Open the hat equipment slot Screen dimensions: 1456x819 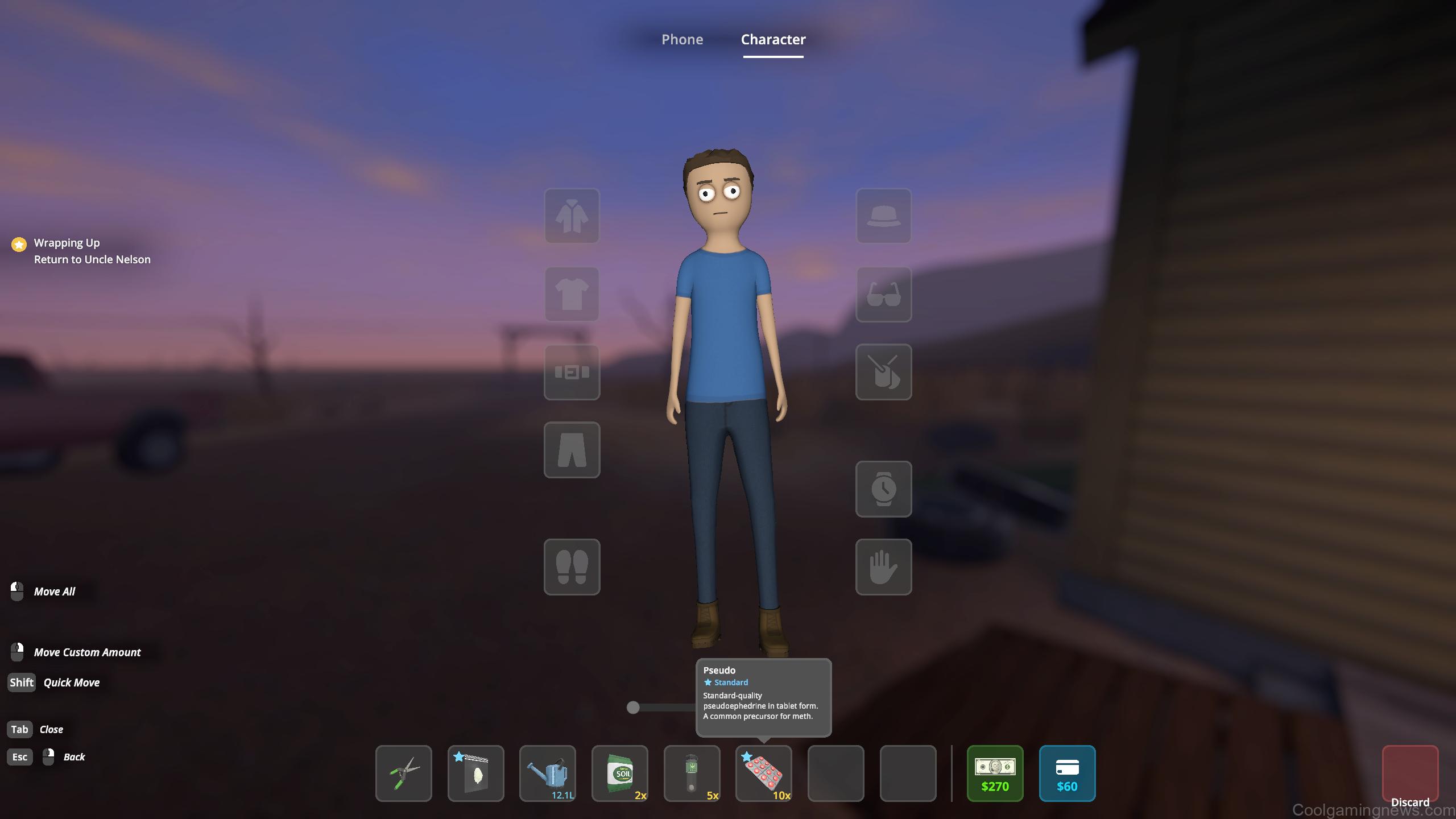[883, 217]
